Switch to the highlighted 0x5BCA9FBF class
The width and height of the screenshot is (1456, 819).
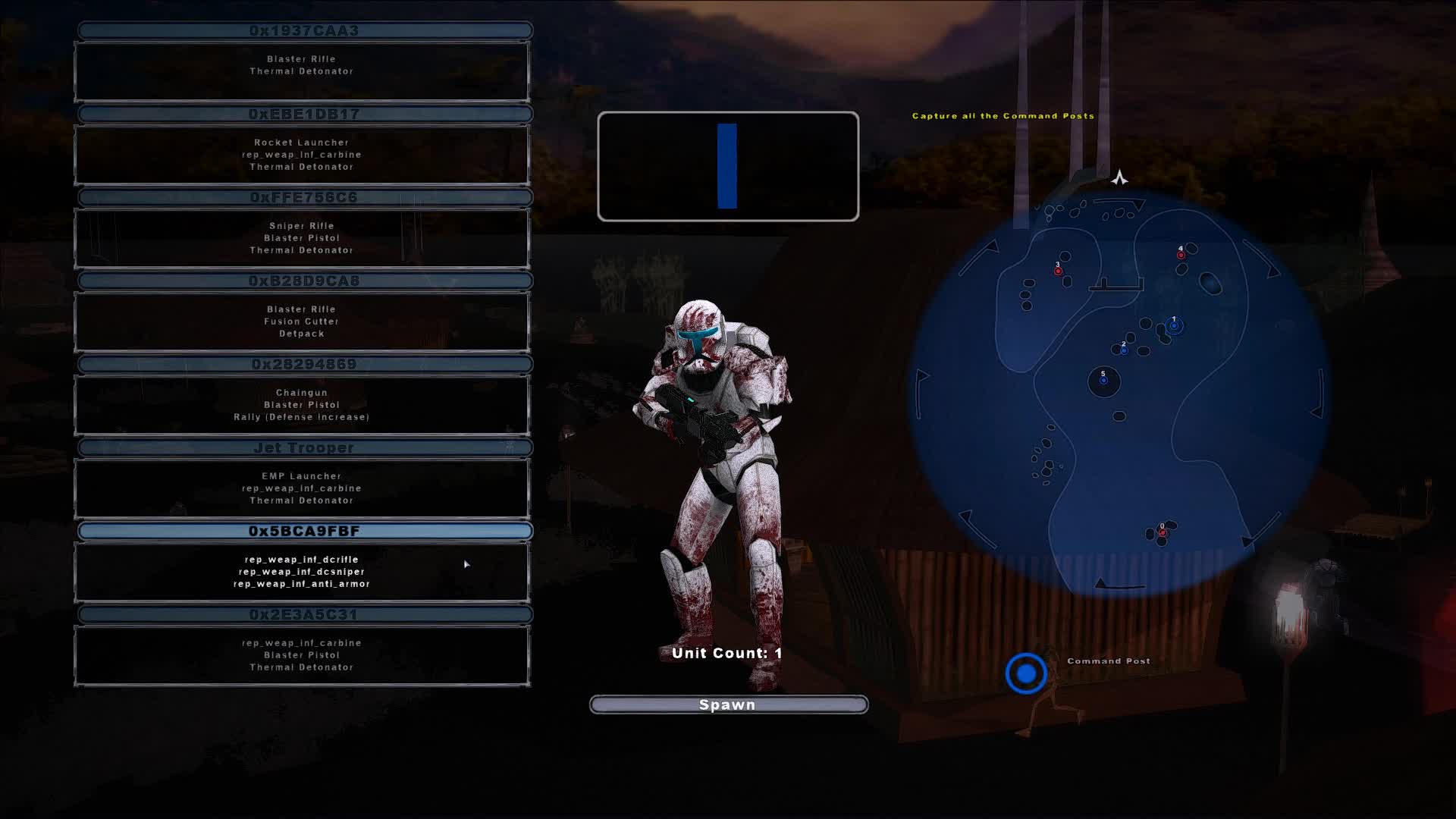[303, 531]
